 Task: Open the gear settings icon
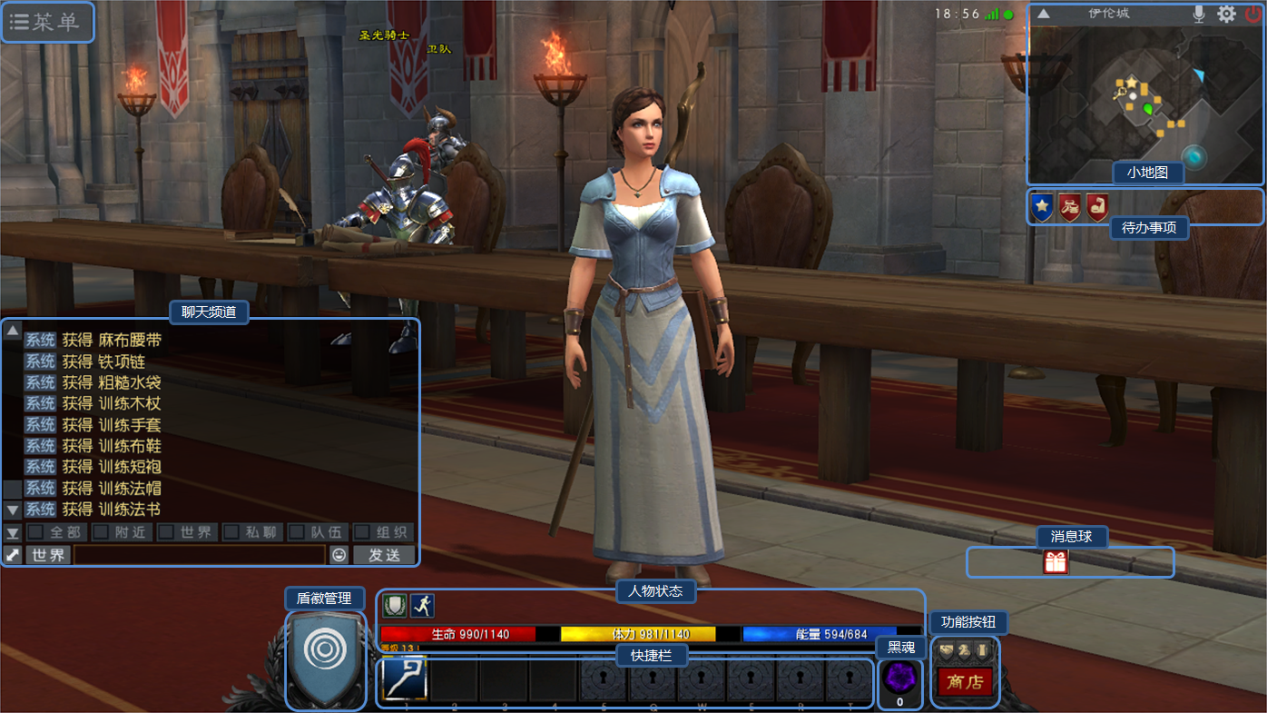pos(1227,14)
